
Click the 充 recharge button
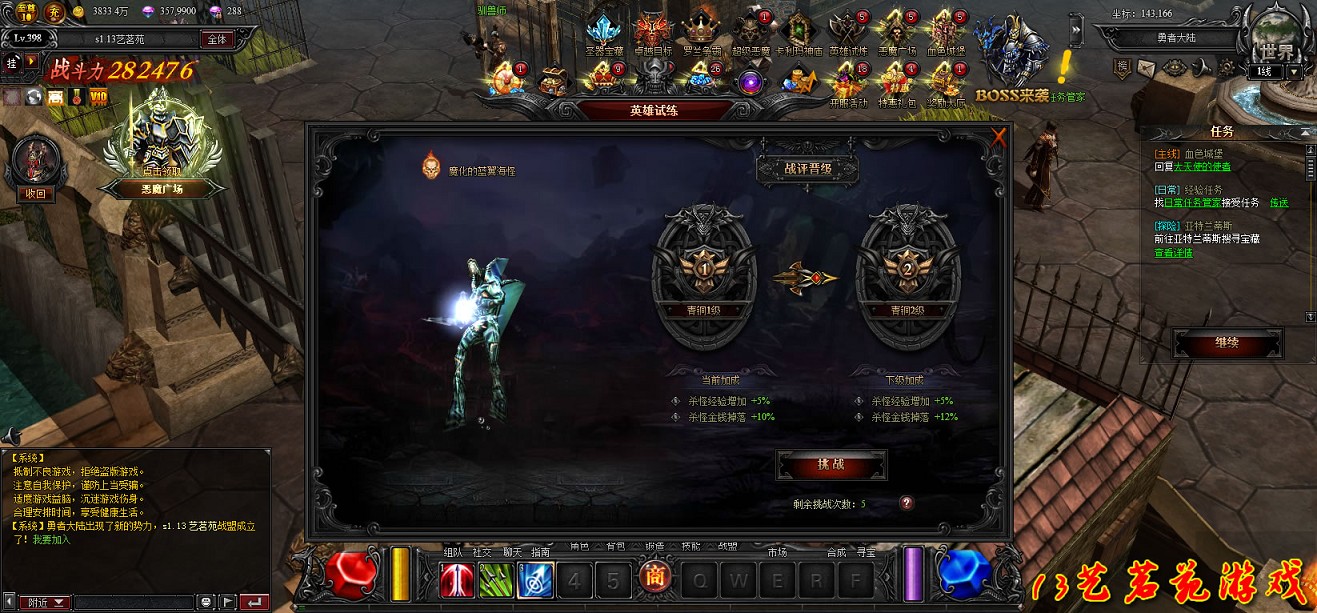(54, 12)
